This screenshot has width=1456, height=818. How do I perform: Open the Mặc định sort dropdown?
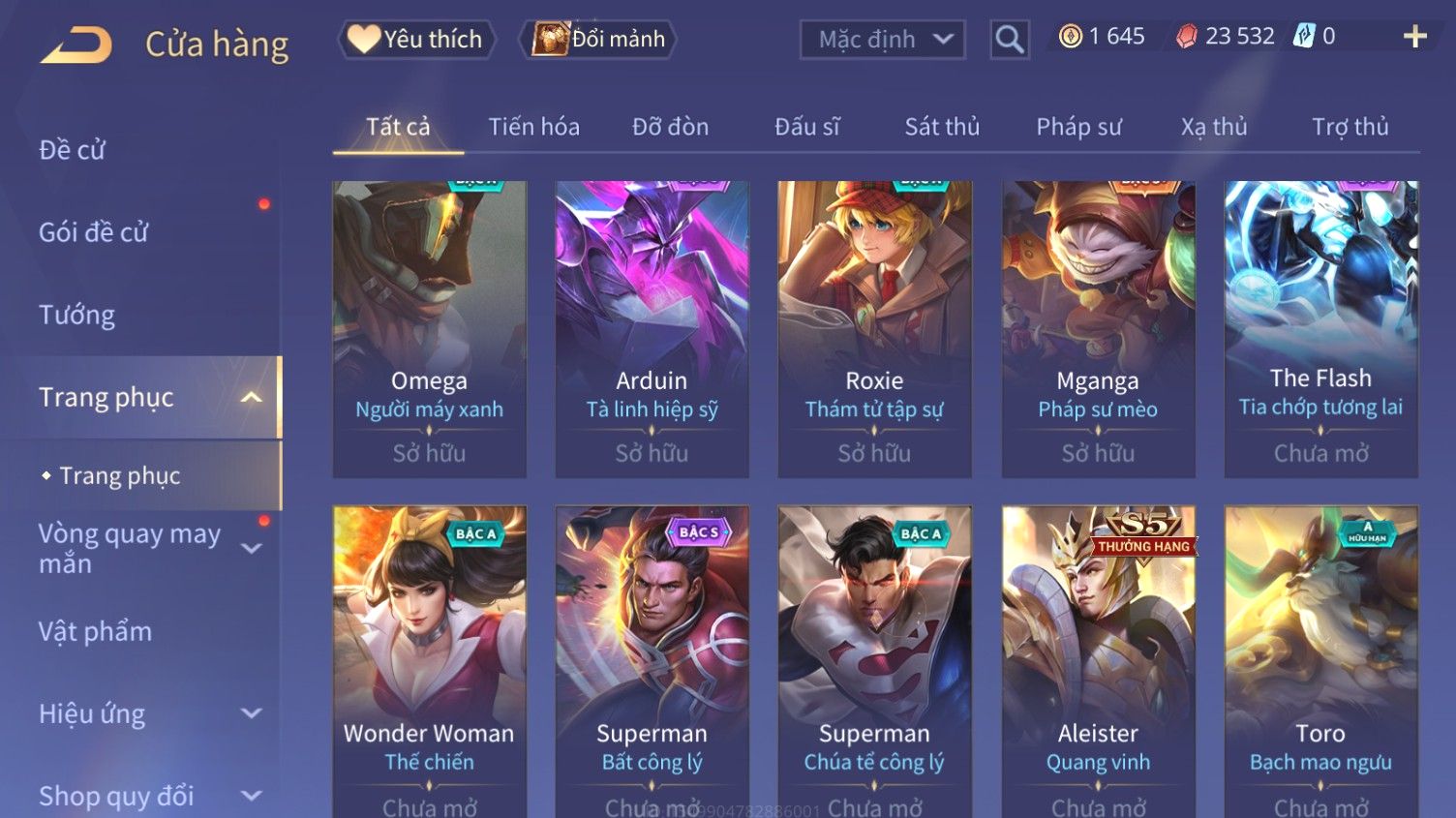[882, 40]
